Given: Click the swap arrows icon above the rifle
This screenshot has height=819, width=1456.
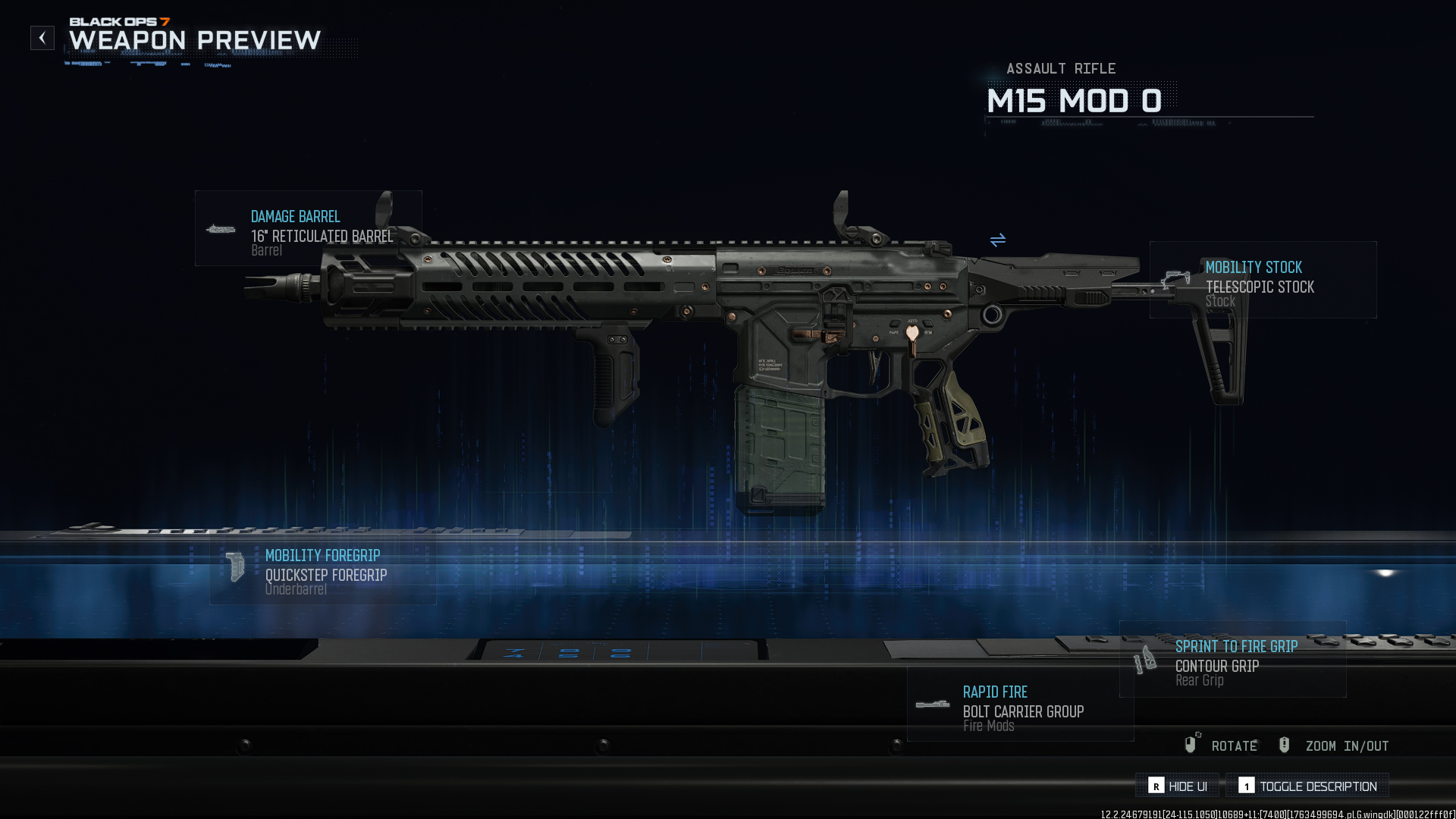Looking at the screenshot, I should 997,240.
